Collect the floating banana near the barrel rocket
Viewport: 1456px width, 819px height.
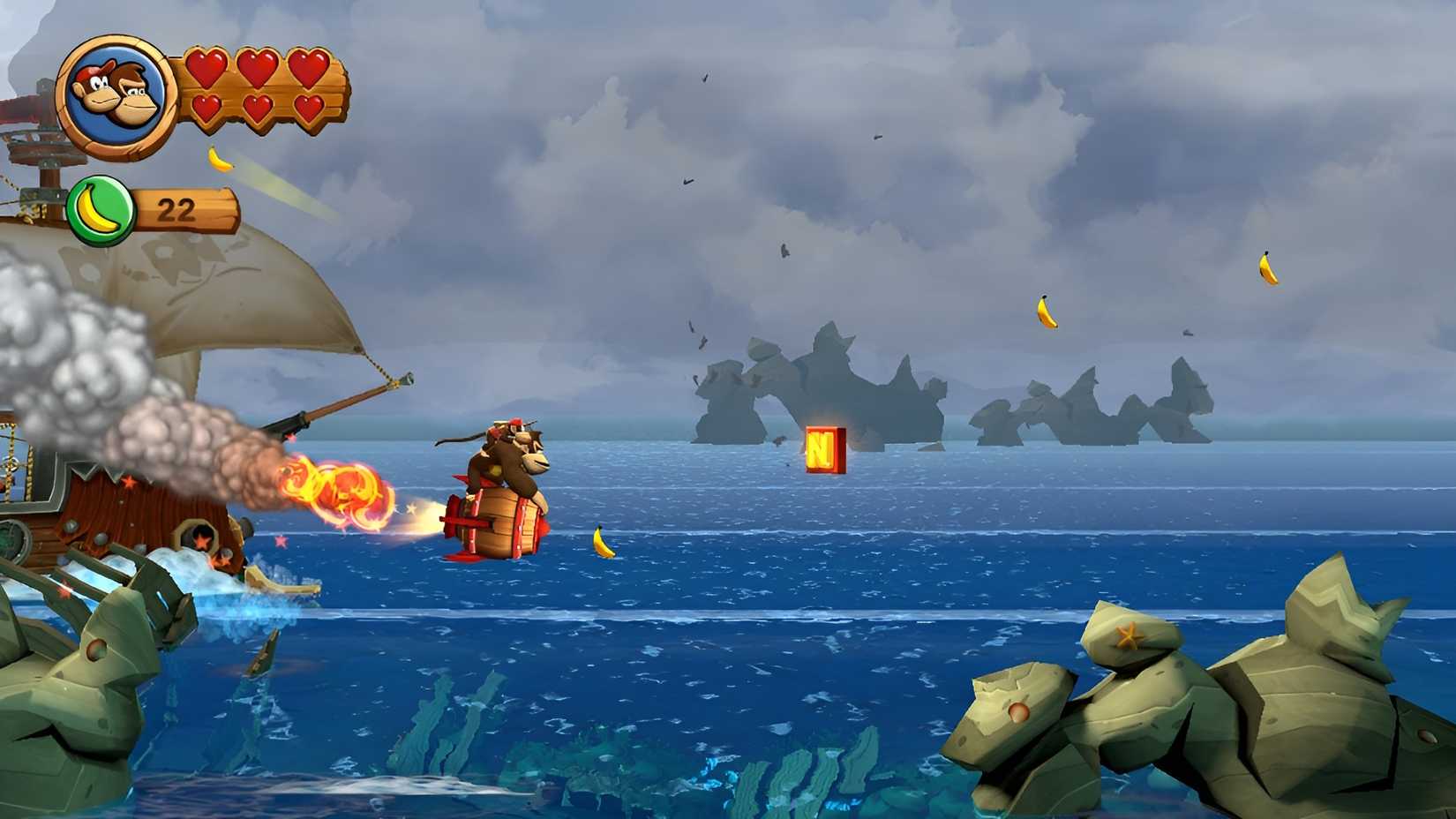[603, 542]
